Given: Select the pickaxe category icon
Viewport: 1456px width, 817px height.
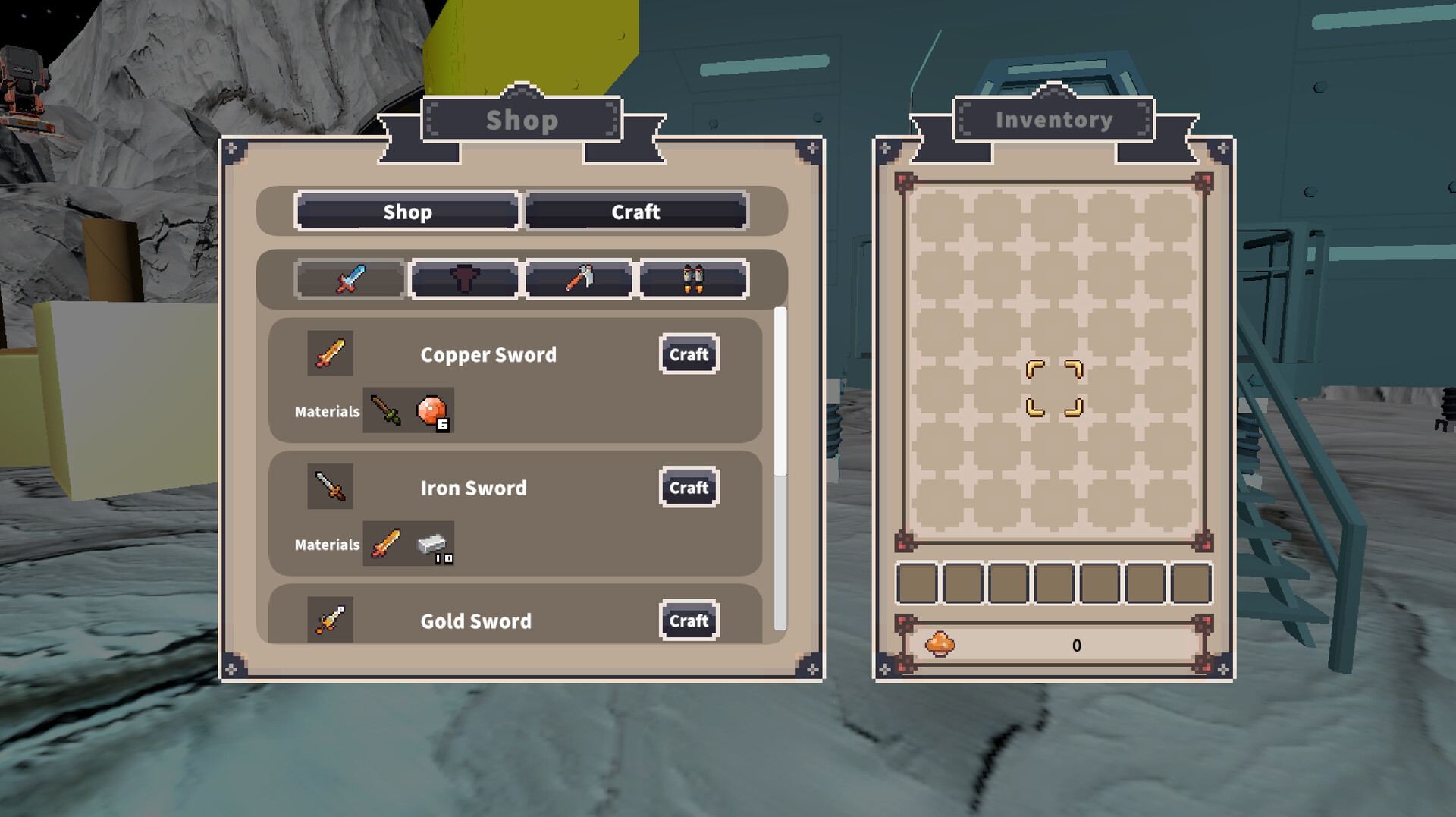Looking at the screenshot, I should pyautogui.click(x=579, y=278).
